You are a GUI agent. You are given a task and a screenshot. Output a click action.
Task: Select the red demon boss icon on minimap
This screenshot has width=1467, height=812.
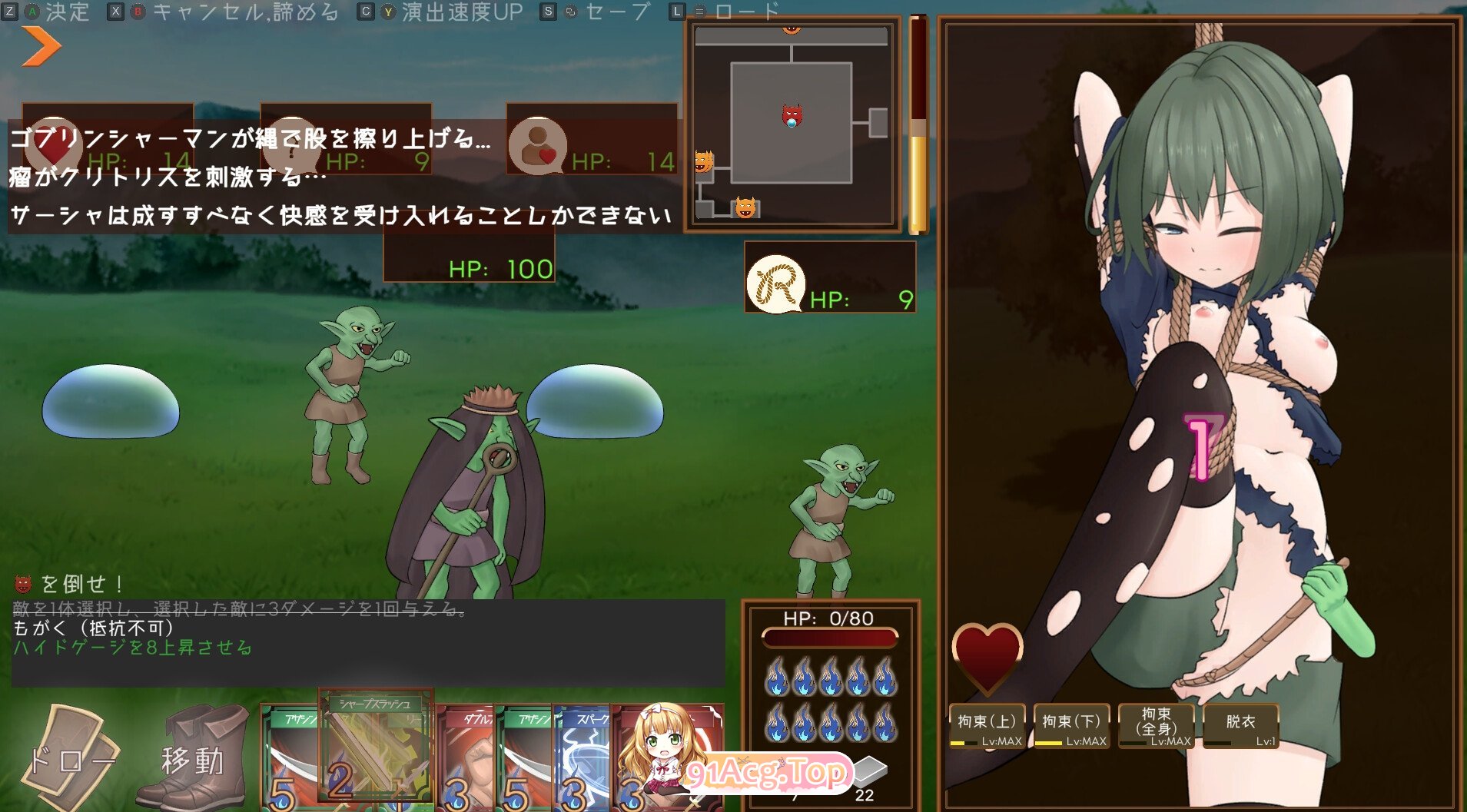click(x=792, y=113)
